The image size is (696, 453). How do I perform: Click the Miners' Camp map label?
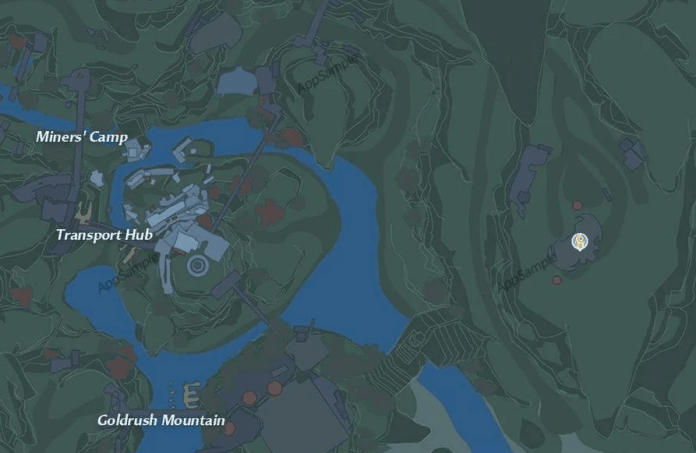81,137
